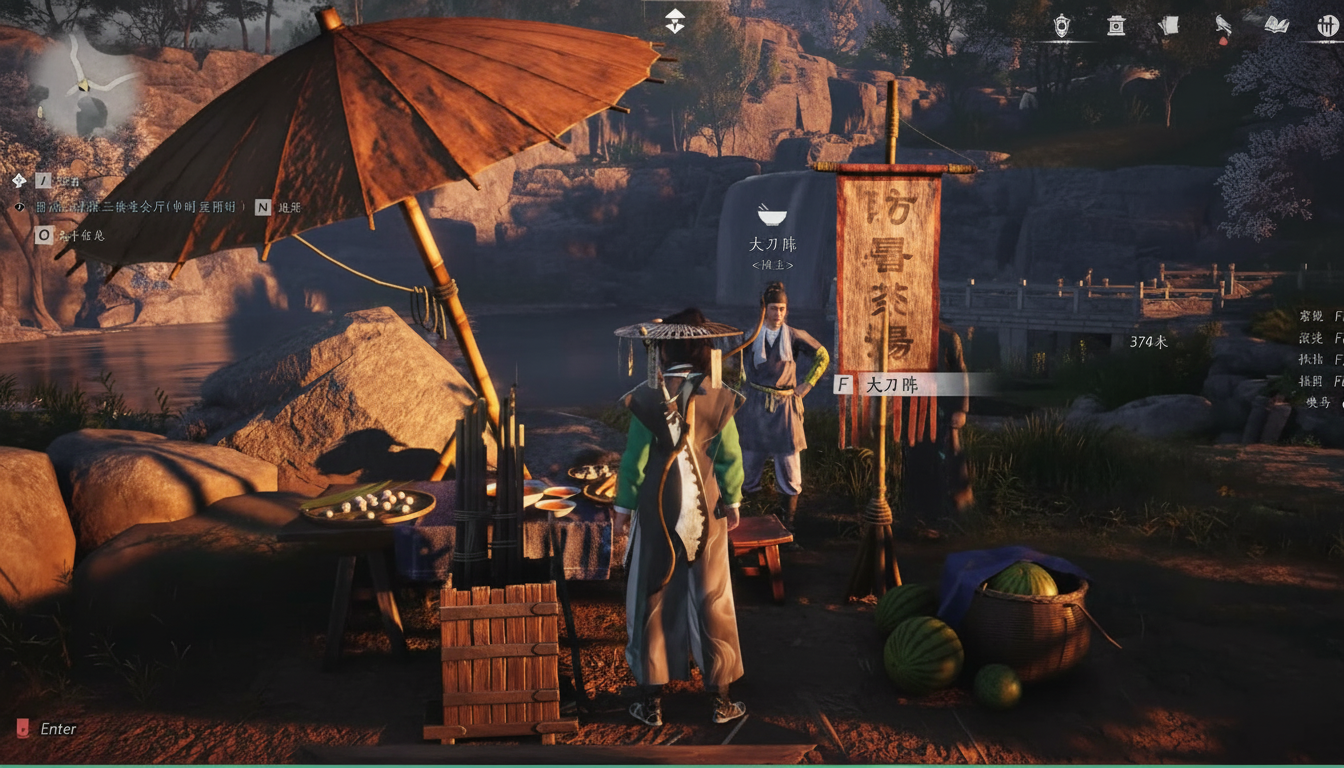Click the arrow marker at top center
1344x768 pixels.
point(675,21)
